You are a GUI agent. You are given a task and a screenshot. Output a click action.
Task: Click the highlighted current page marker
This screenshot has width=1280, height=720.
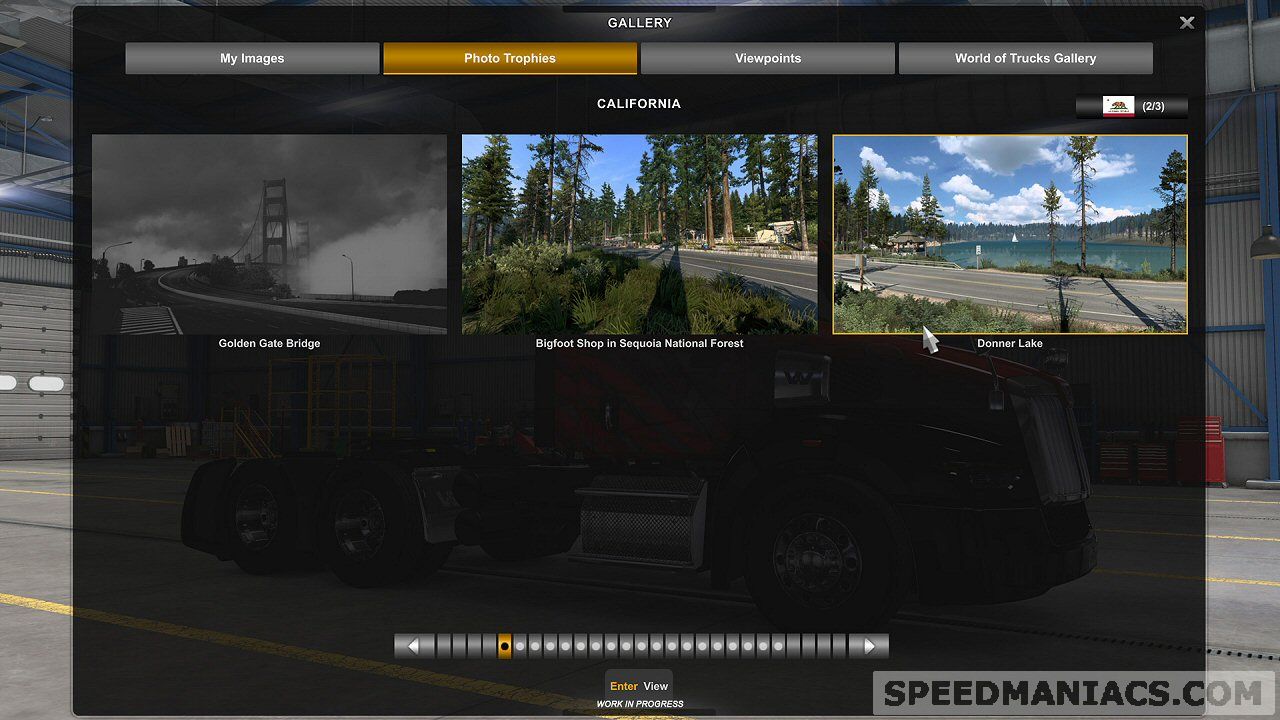(505, 646)
